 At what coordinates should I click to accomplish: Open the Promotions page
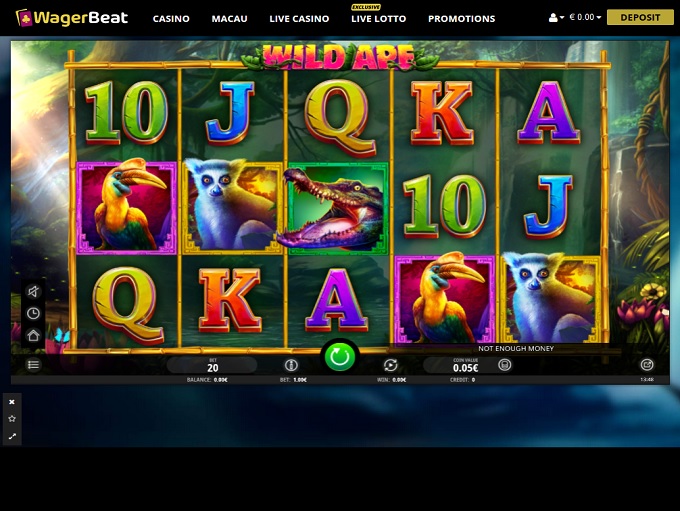point(461,19)
